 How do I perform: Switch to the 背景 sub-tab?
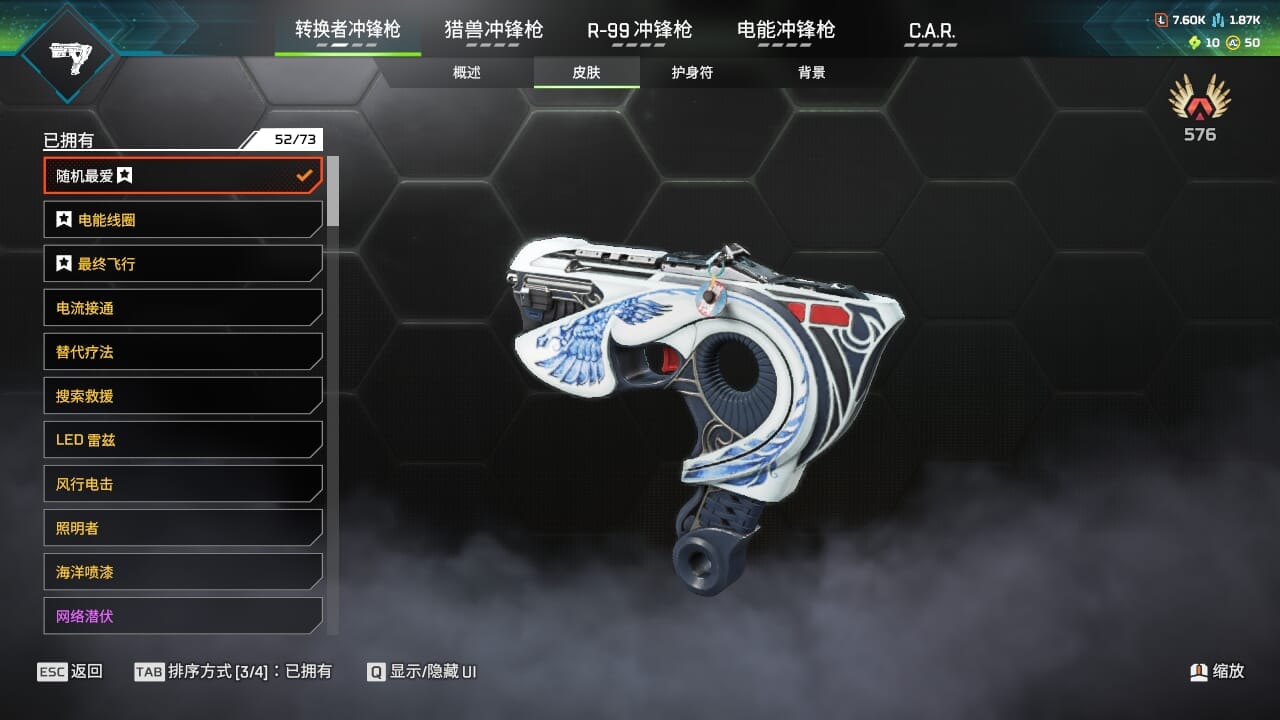tap(811, 73)
